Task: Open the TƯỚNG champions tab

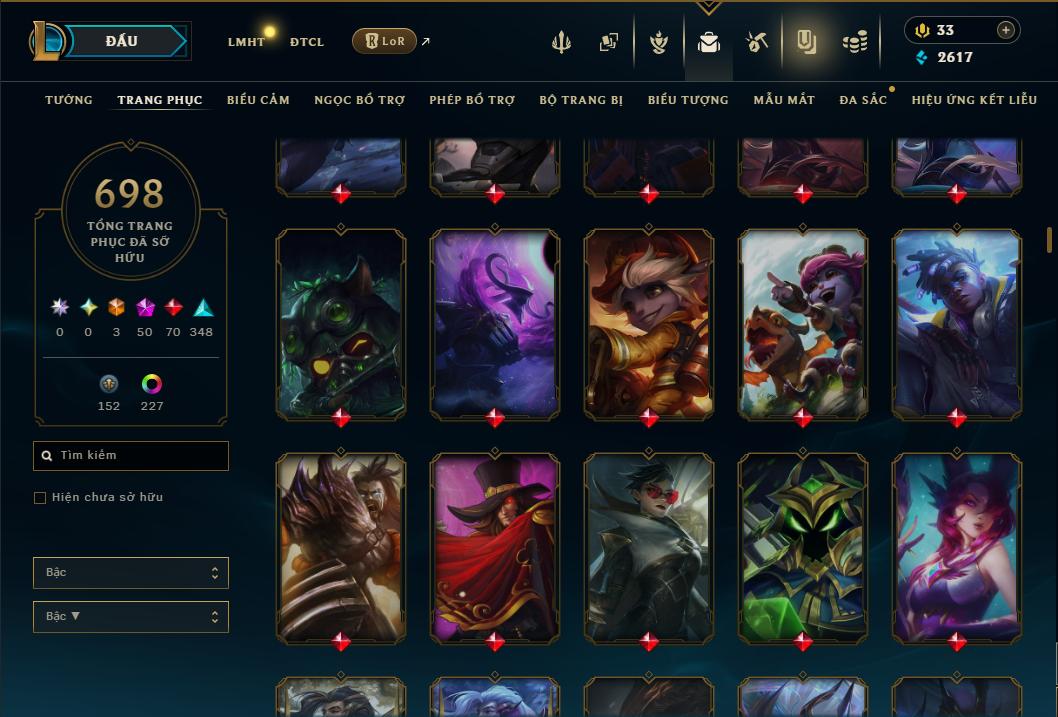Action: pyautogui.click(x=69, y=100)
